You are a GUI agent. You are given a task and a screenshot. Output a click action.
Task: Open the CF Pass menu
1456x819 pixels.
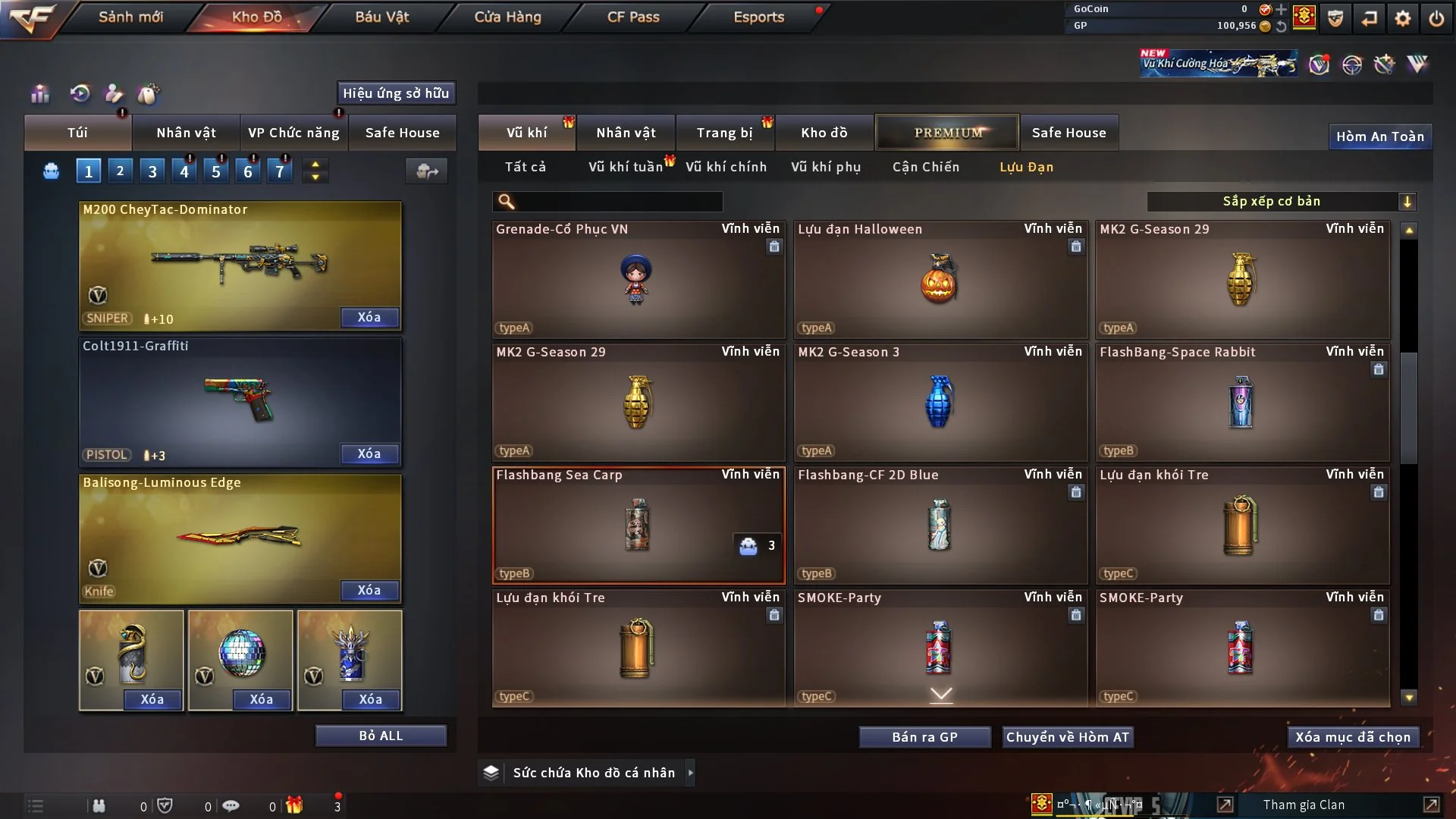(x=633, y=17)
